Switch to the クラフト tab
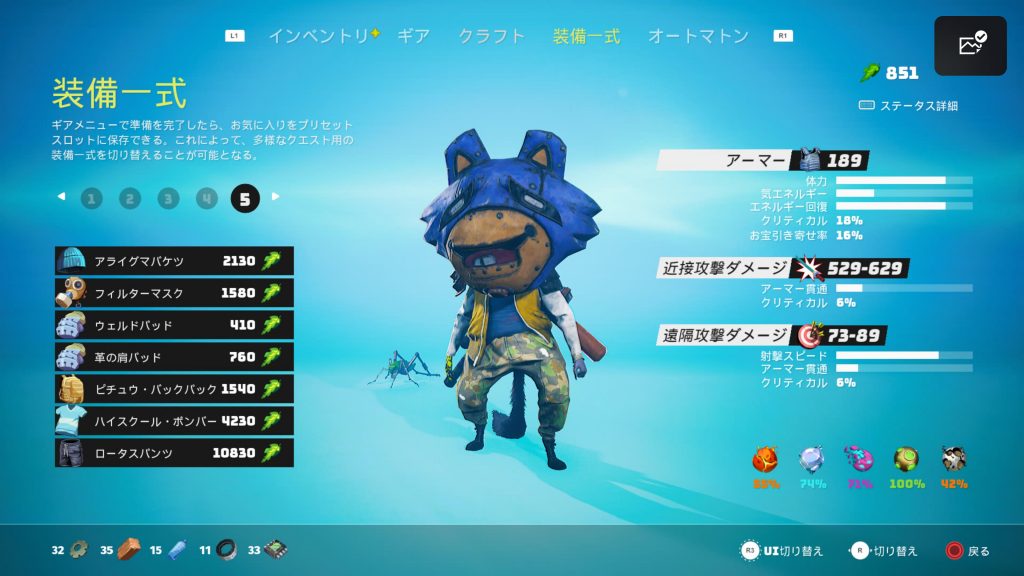 click(x=491, y=36)
